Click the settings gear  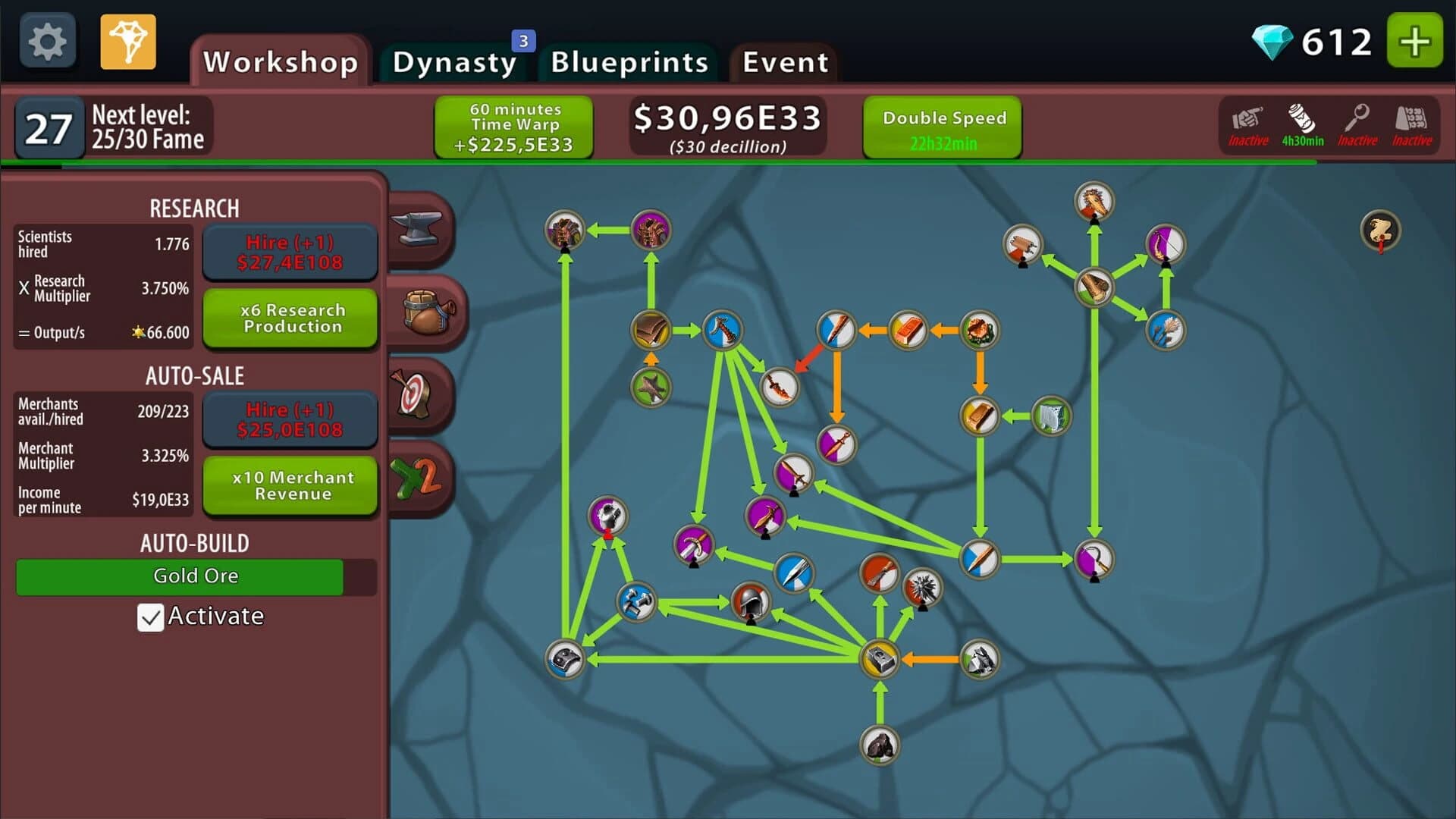pos(47,39)
